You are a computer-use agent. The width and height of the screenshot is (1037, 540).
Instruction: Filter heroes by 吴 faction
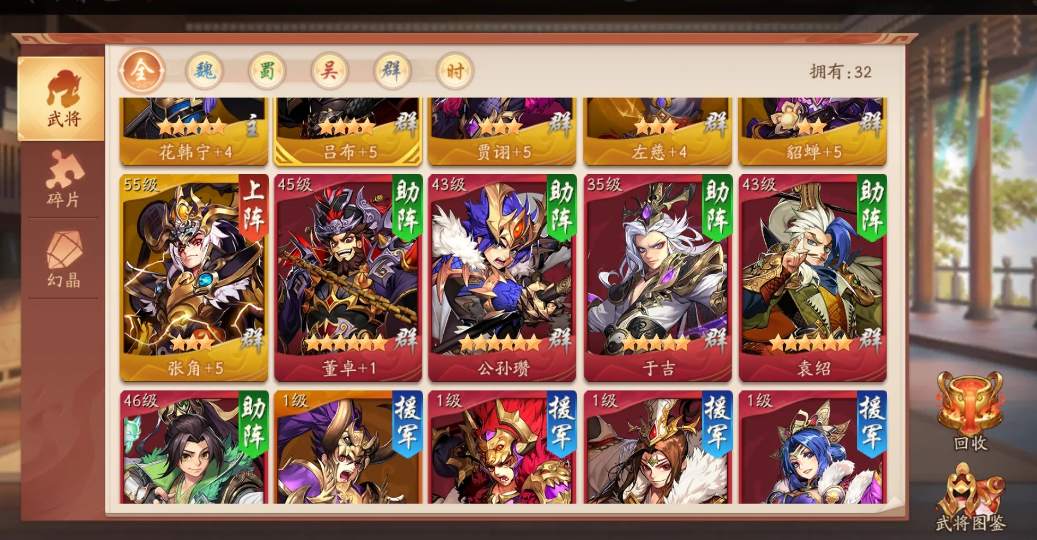coord(330,71)
